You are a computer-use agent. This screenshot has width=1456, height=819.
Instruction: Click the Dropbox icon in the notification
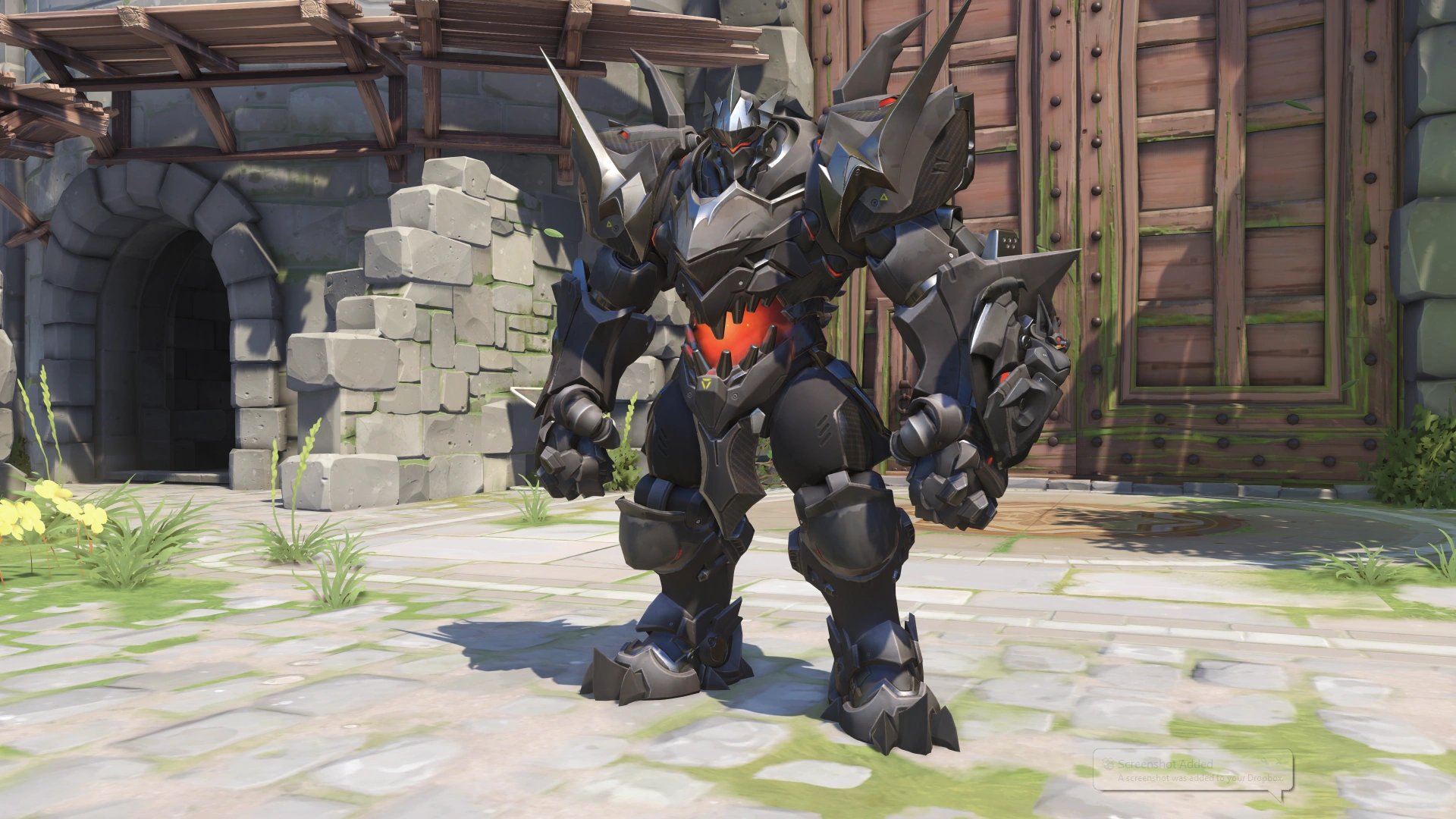click(1108, 763)
